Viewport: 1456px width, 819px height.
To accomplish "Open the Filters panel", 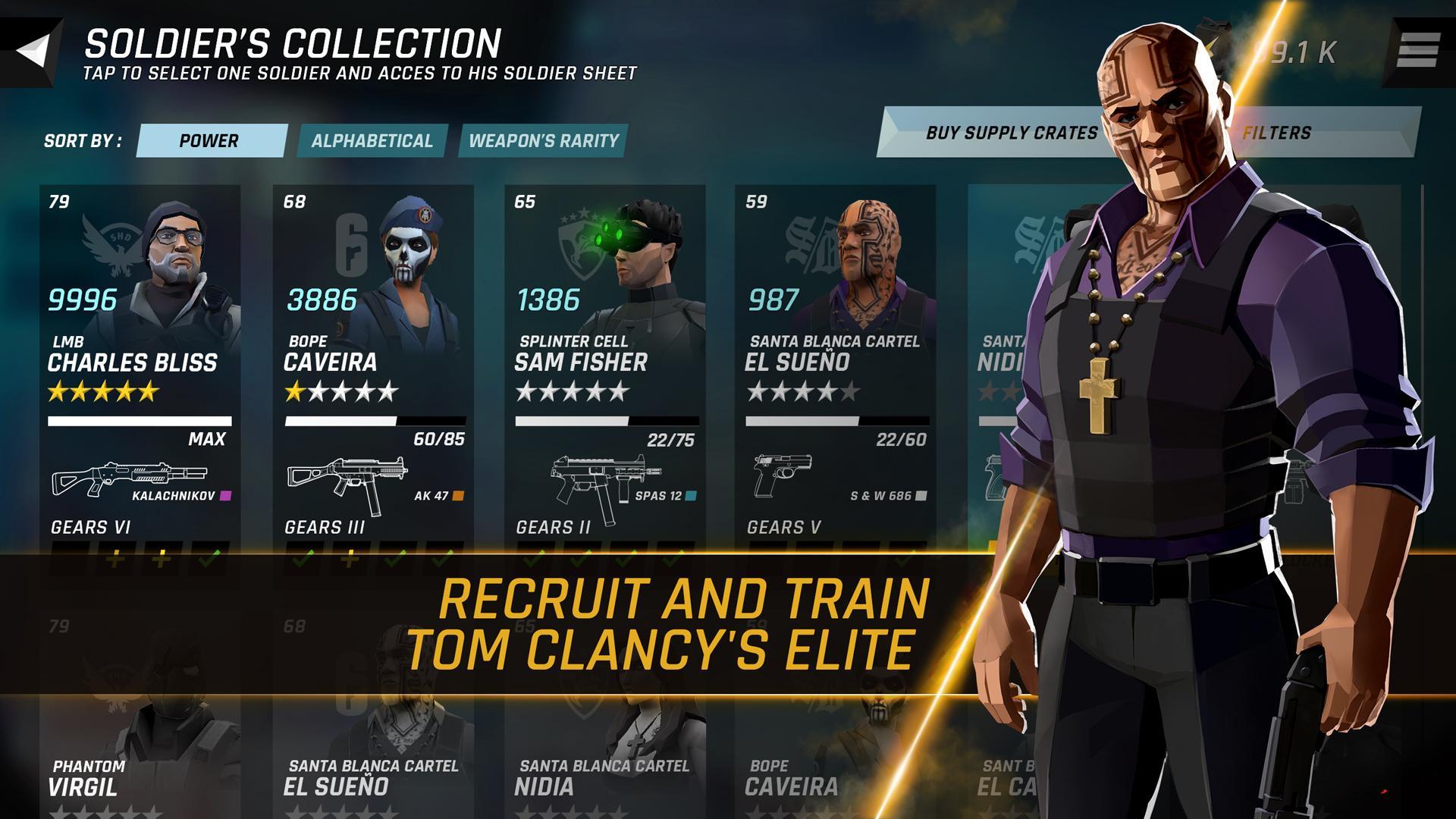I will click(x=1277, y=132).
